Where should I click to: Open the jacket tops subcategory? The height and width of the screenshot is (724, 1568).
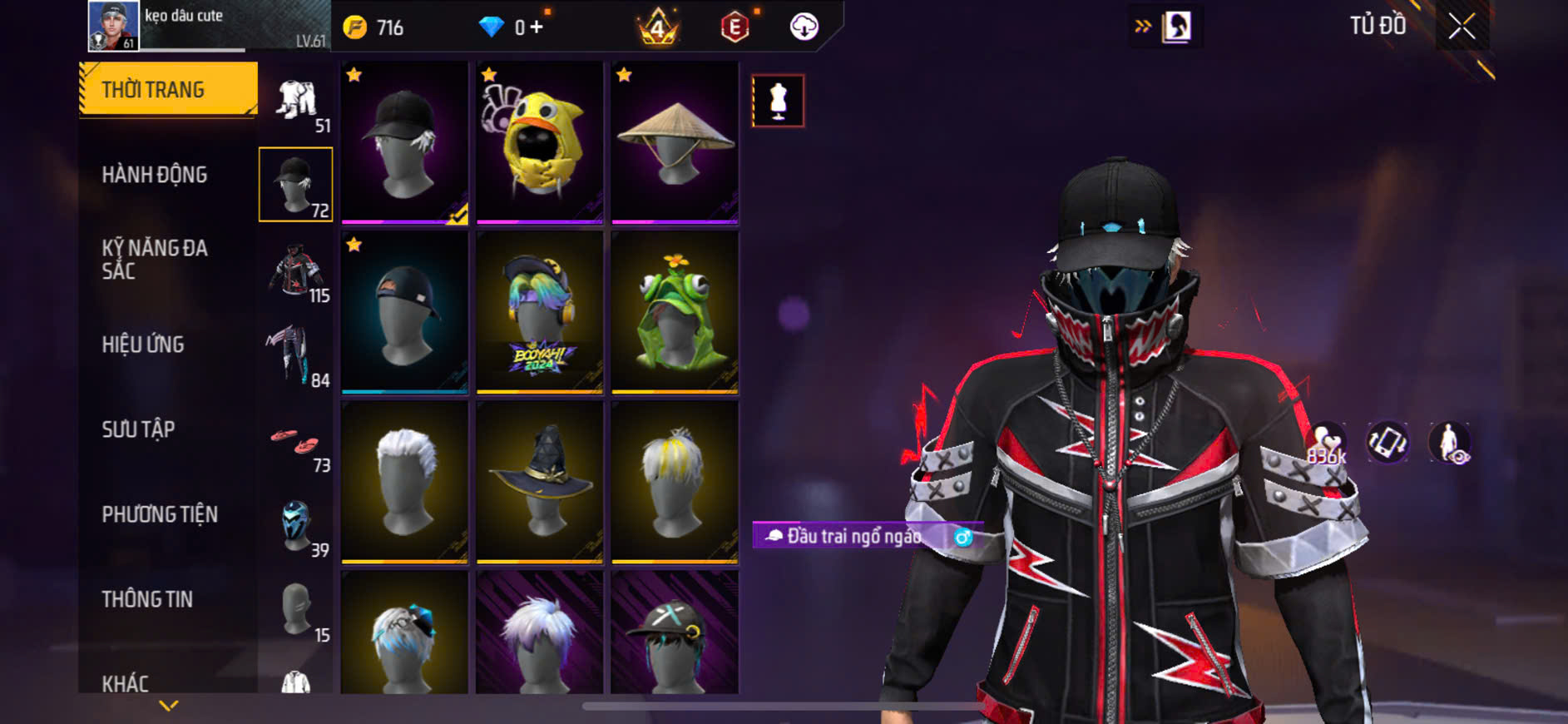coord(296,270)
